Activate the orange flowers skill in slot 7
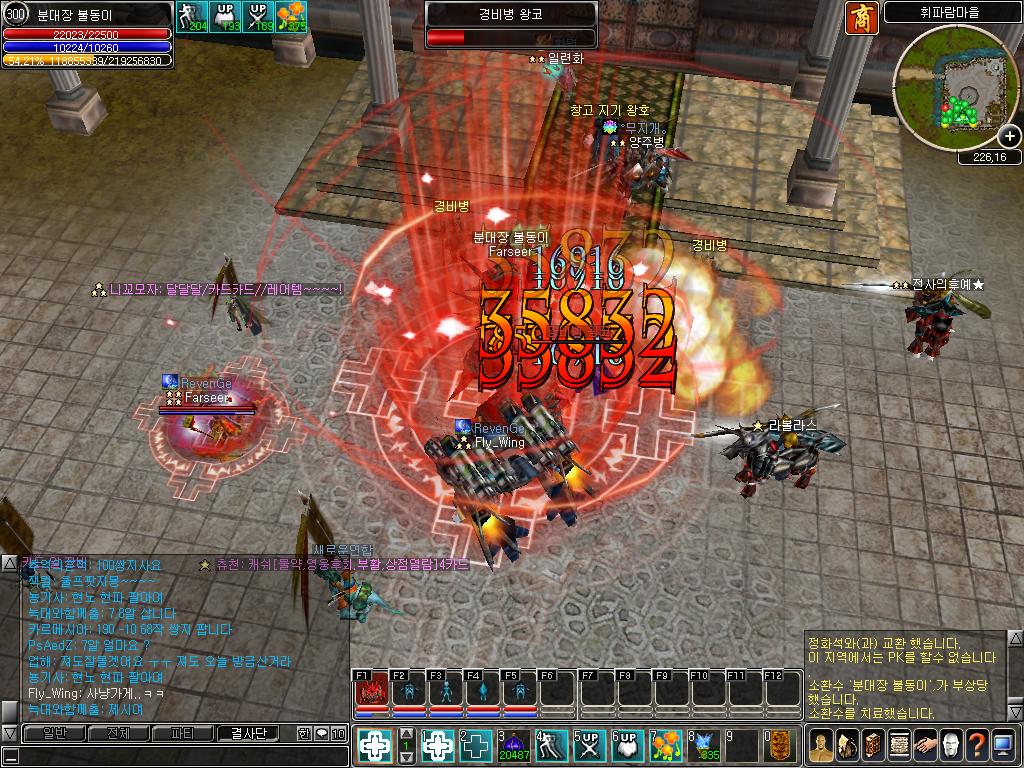The height and width of the screenshot is (768, 1024). pos(666,745)
